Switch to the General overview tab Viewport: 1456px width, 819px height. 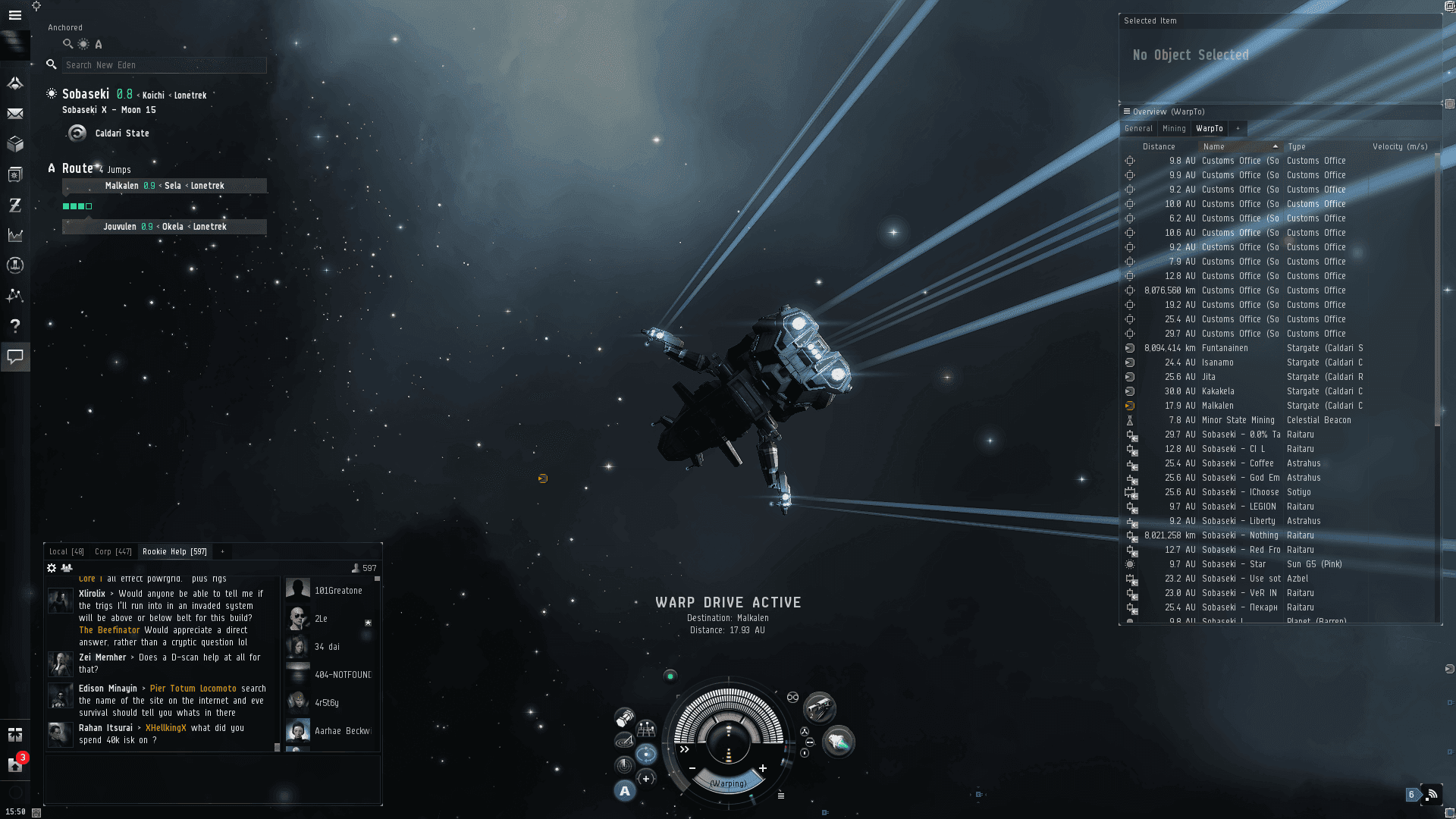tap(1138, 129)
